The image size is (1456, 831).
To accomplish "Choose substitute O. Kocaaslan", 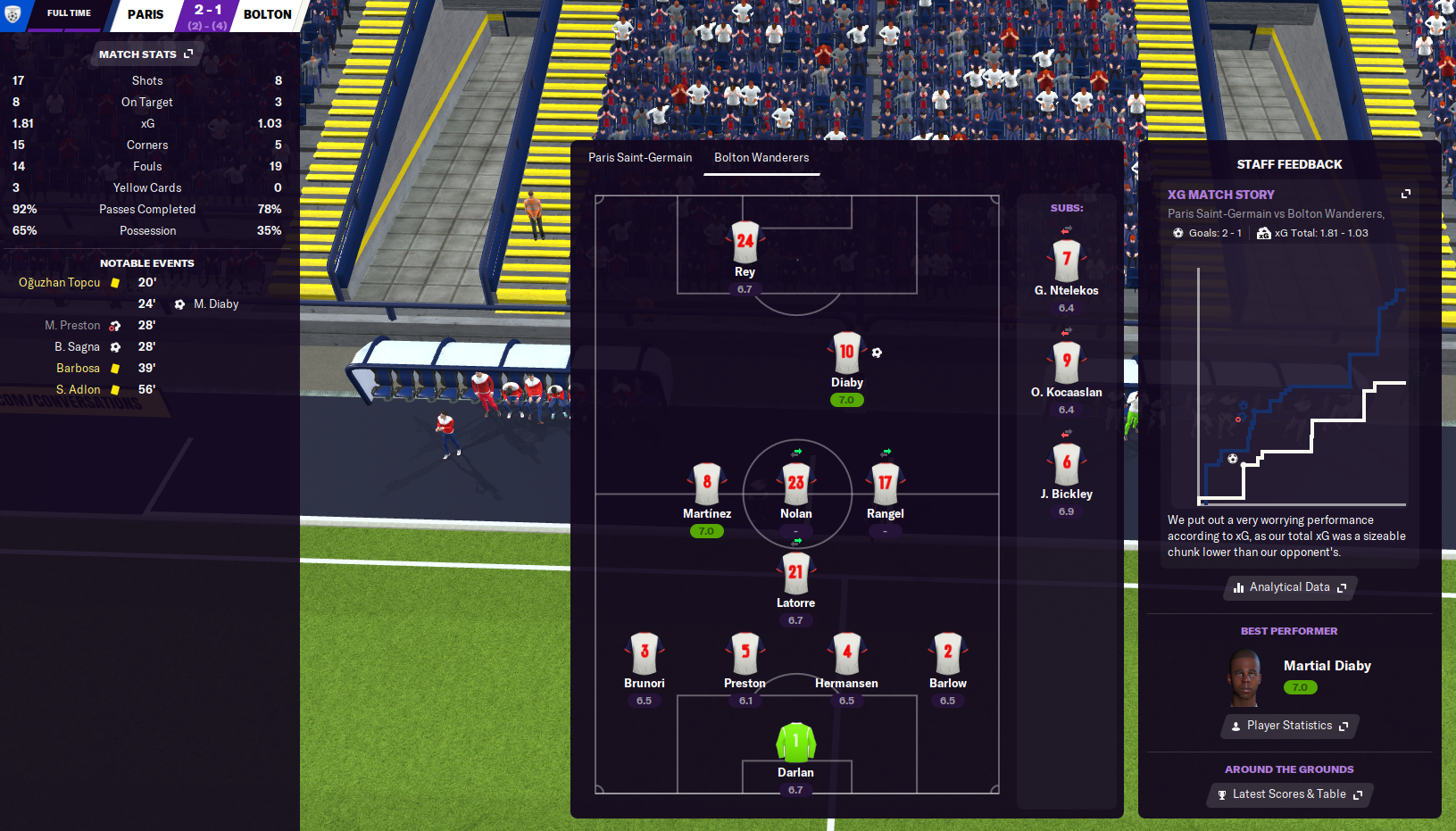I will pos(1066,362).
